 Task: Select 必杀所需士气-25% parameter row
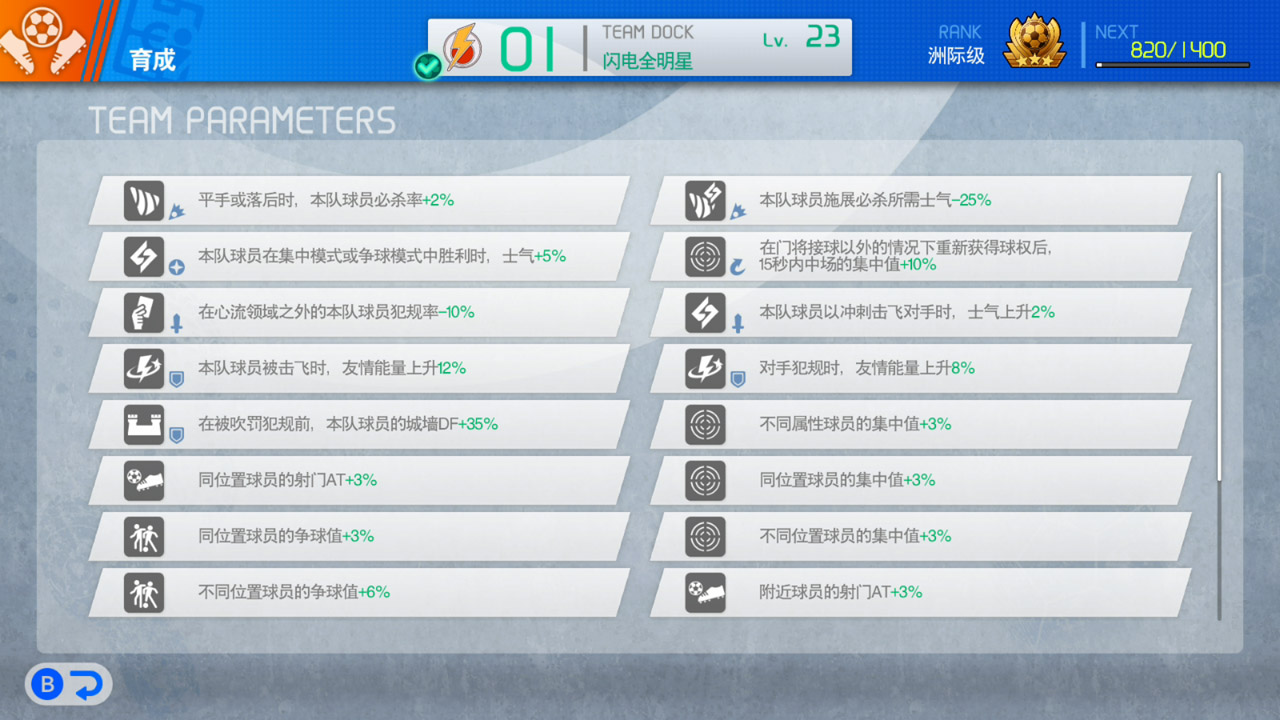point(920,200)
